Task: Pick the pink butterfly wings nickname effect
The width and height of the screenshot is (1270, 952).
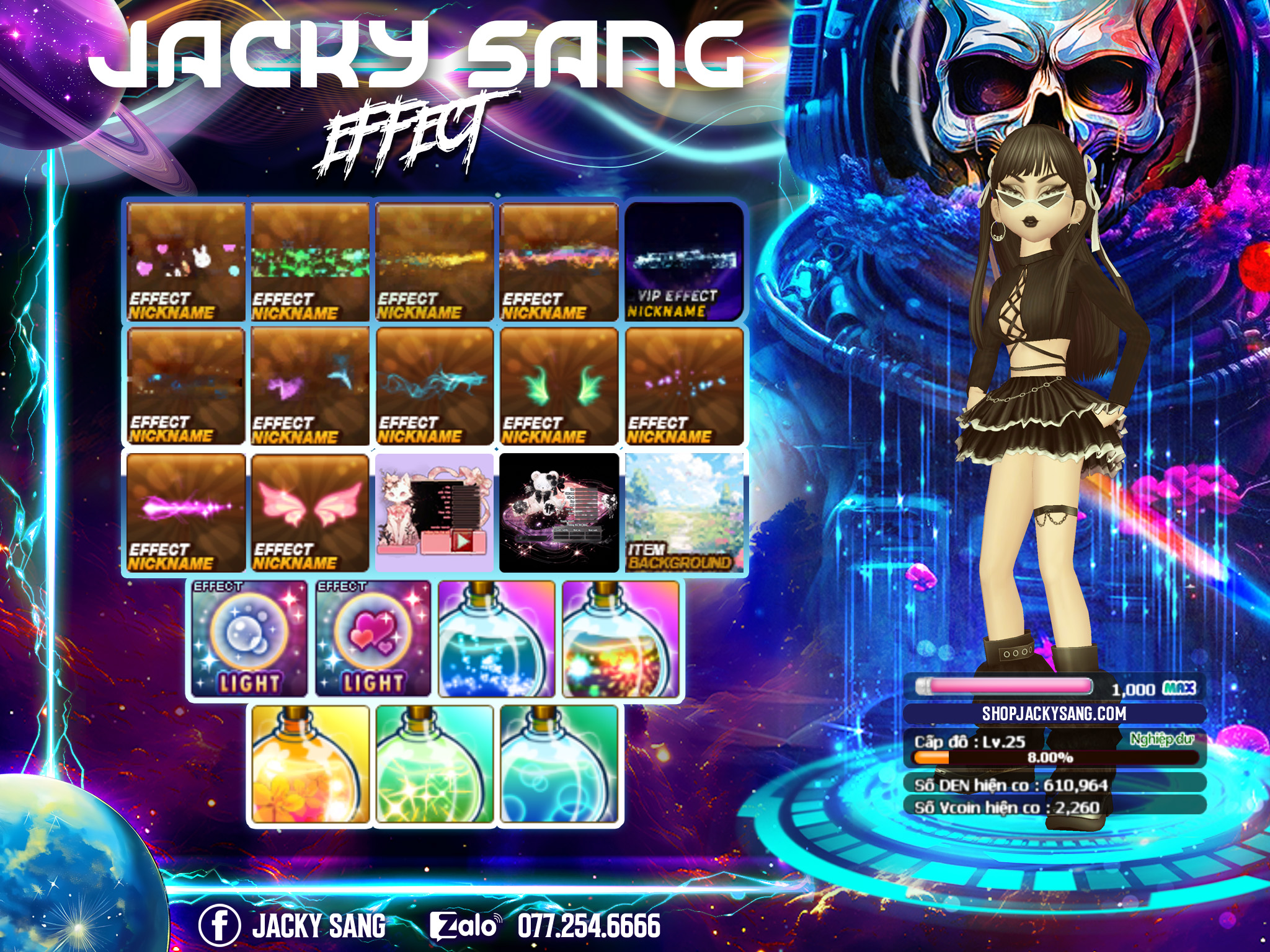Action: click(x=310, y=513)
